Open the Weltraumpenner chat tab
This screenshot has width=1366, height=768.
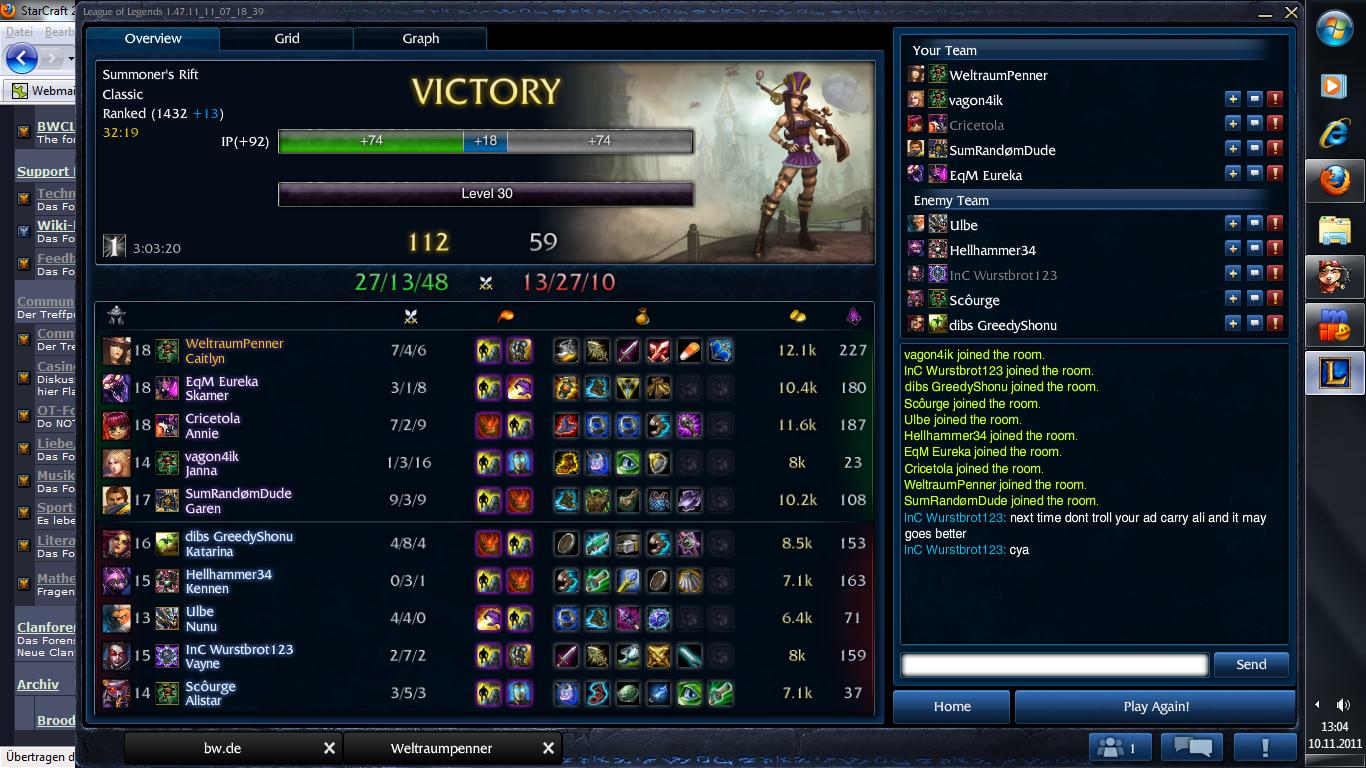pos(441,748)
